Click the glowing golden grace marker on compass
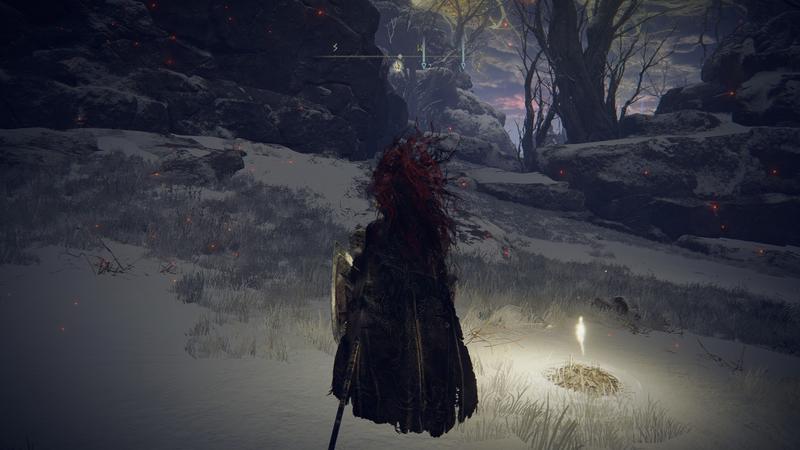This screenshot has height=450, width=800. coord(398,66)
